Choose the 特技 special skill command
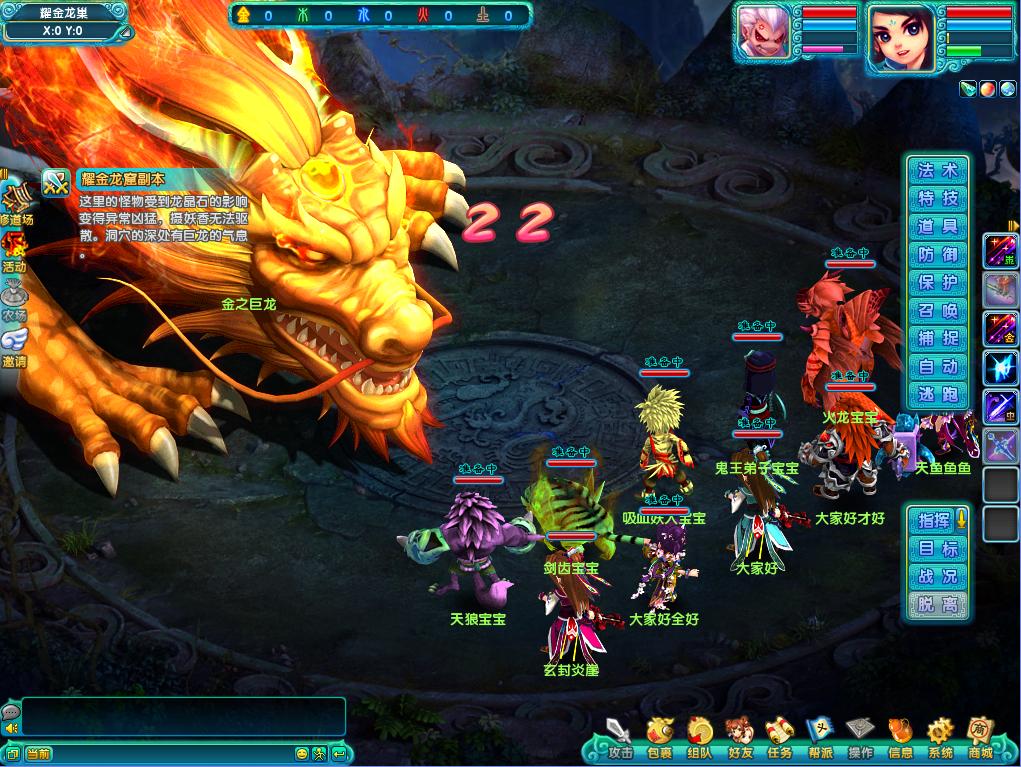The image size is (1021, 767). click(937, 199)
